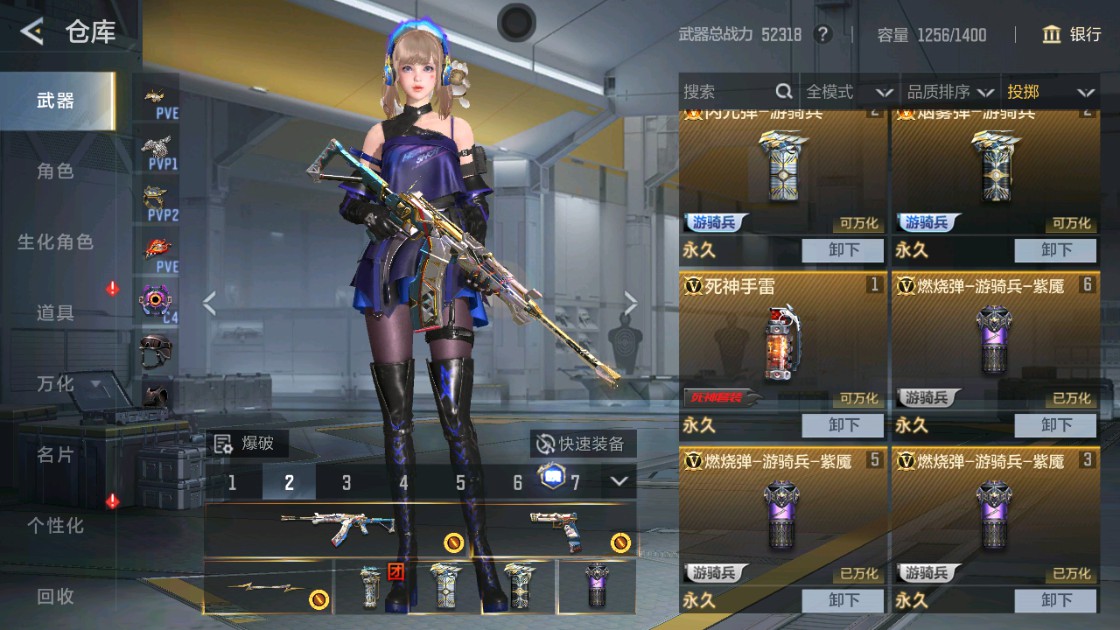1120x630 pixels.
Task: Go back with the arrow beside 仓库
Action: tap(32, 32)
